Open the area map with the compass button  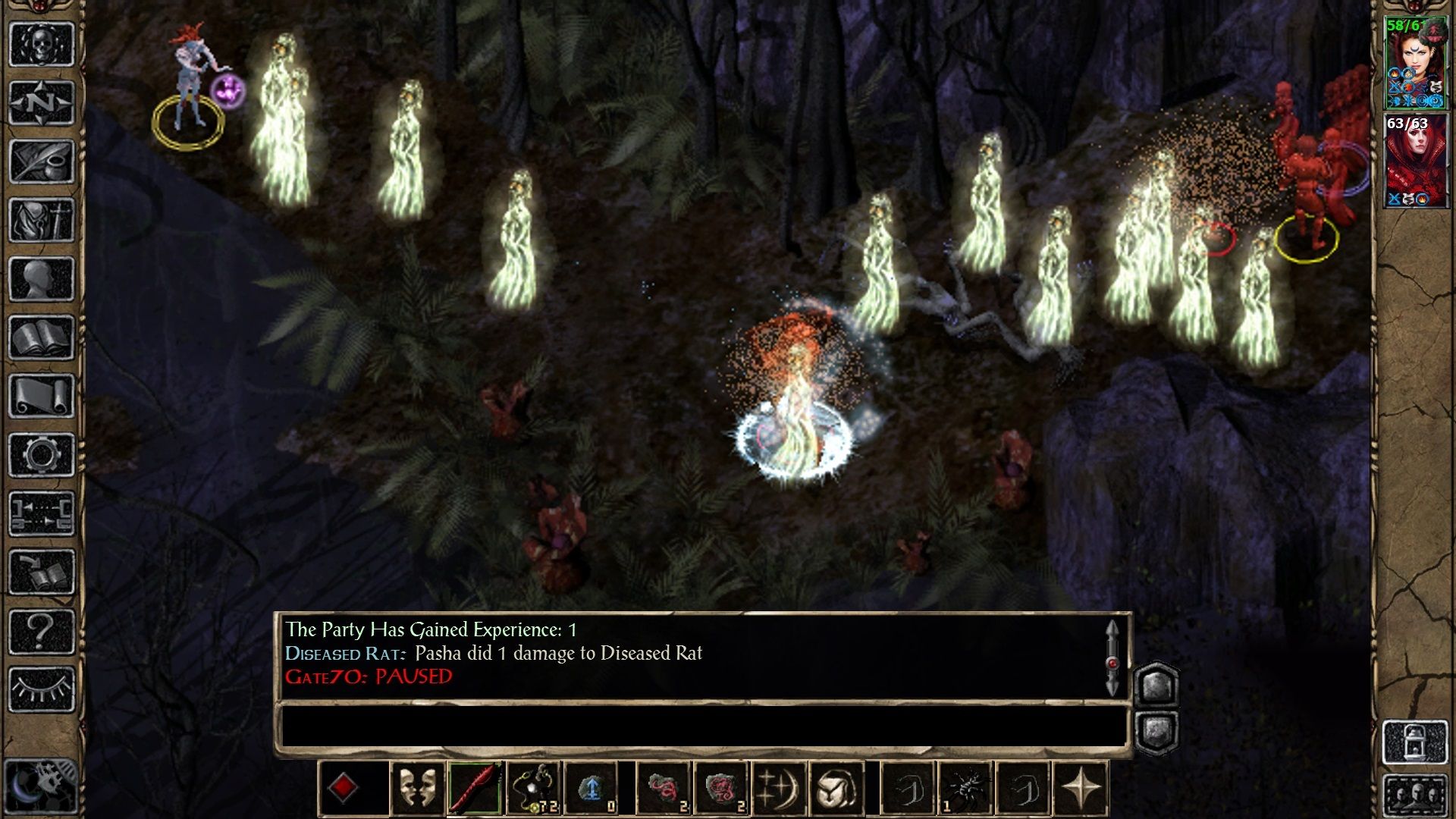[41, 102]
